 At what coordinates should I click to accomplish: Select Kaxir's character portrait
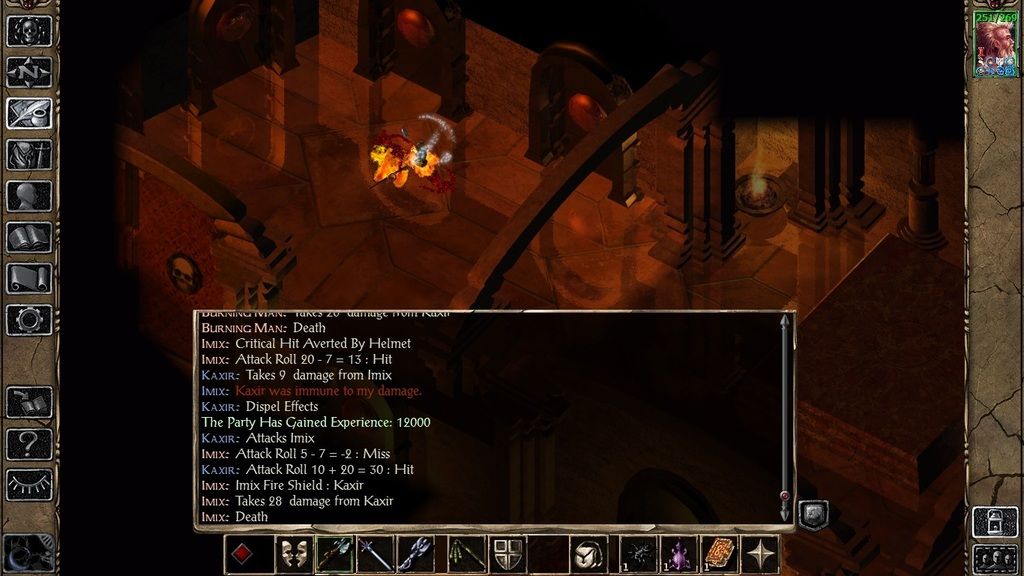pyautogui.click(x=995, y=46)
